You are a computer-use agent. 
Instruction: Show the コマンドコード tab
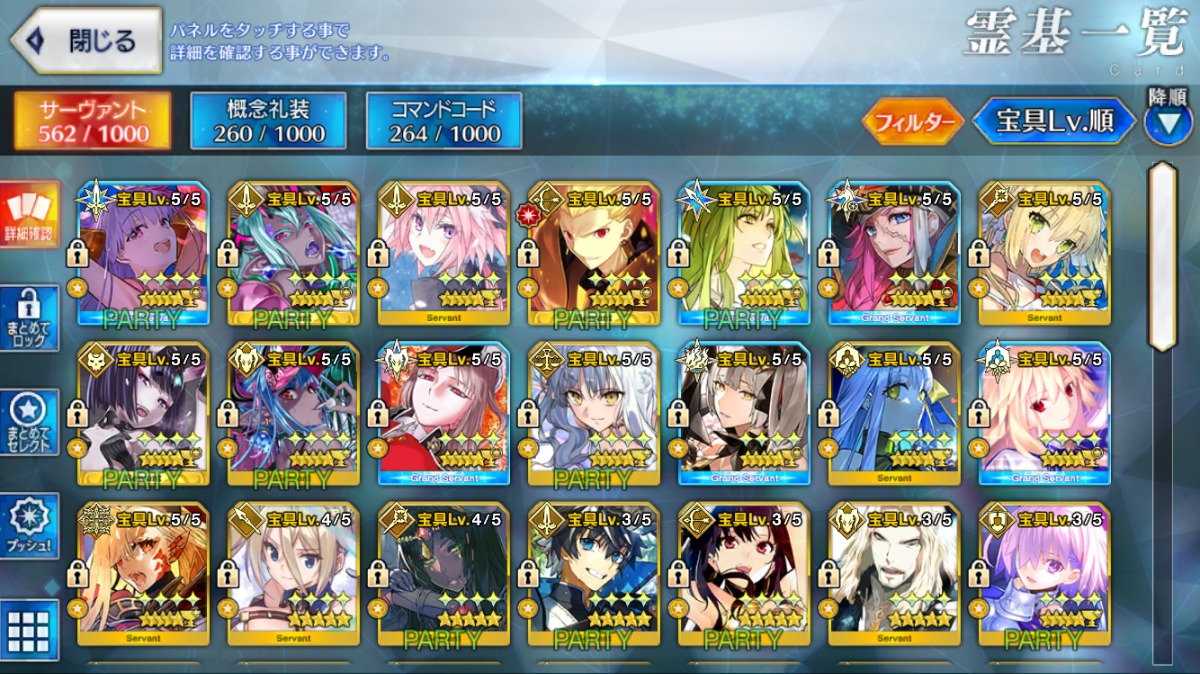click(444, 121)
